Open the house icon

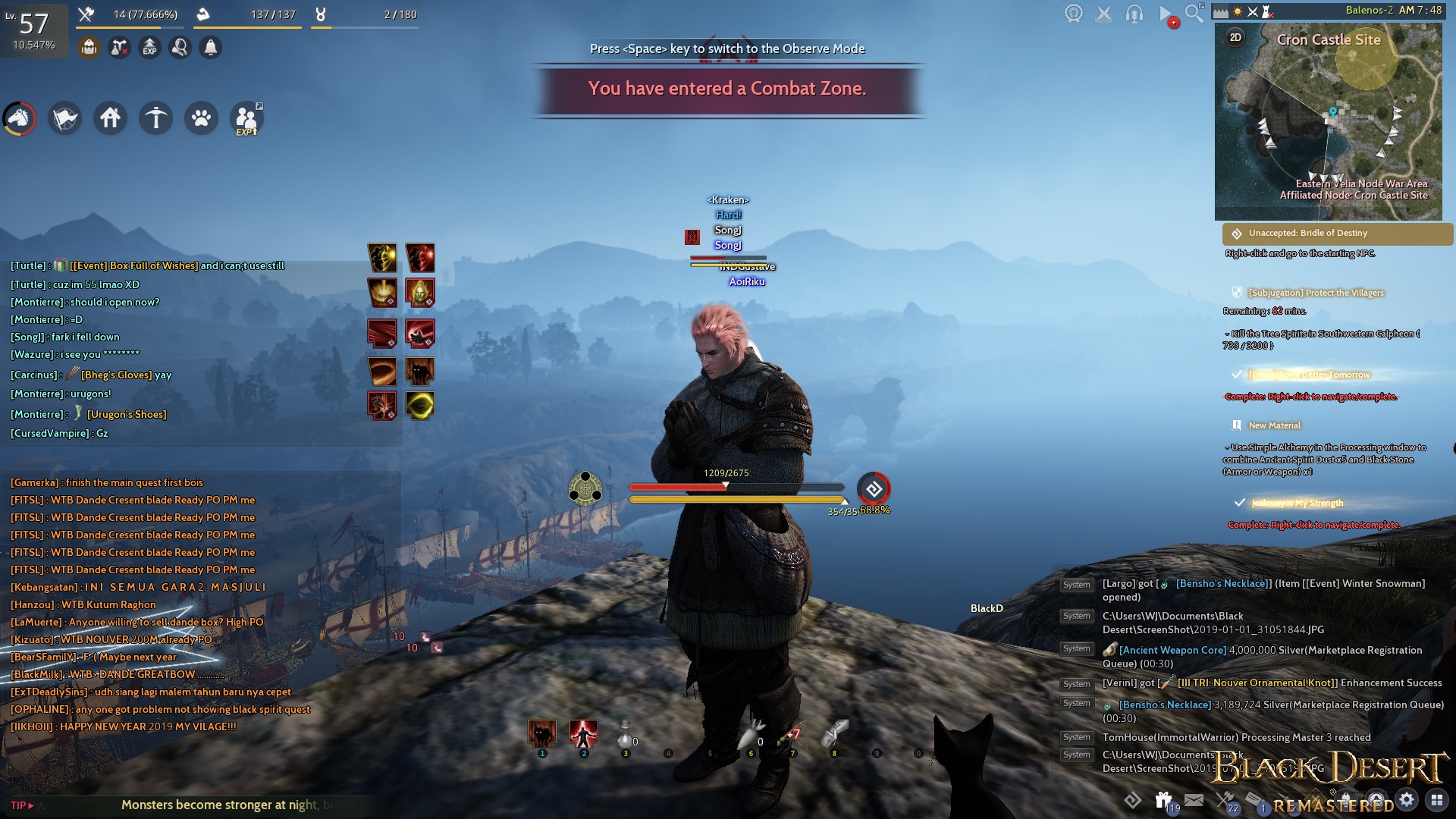coord(110,118)
